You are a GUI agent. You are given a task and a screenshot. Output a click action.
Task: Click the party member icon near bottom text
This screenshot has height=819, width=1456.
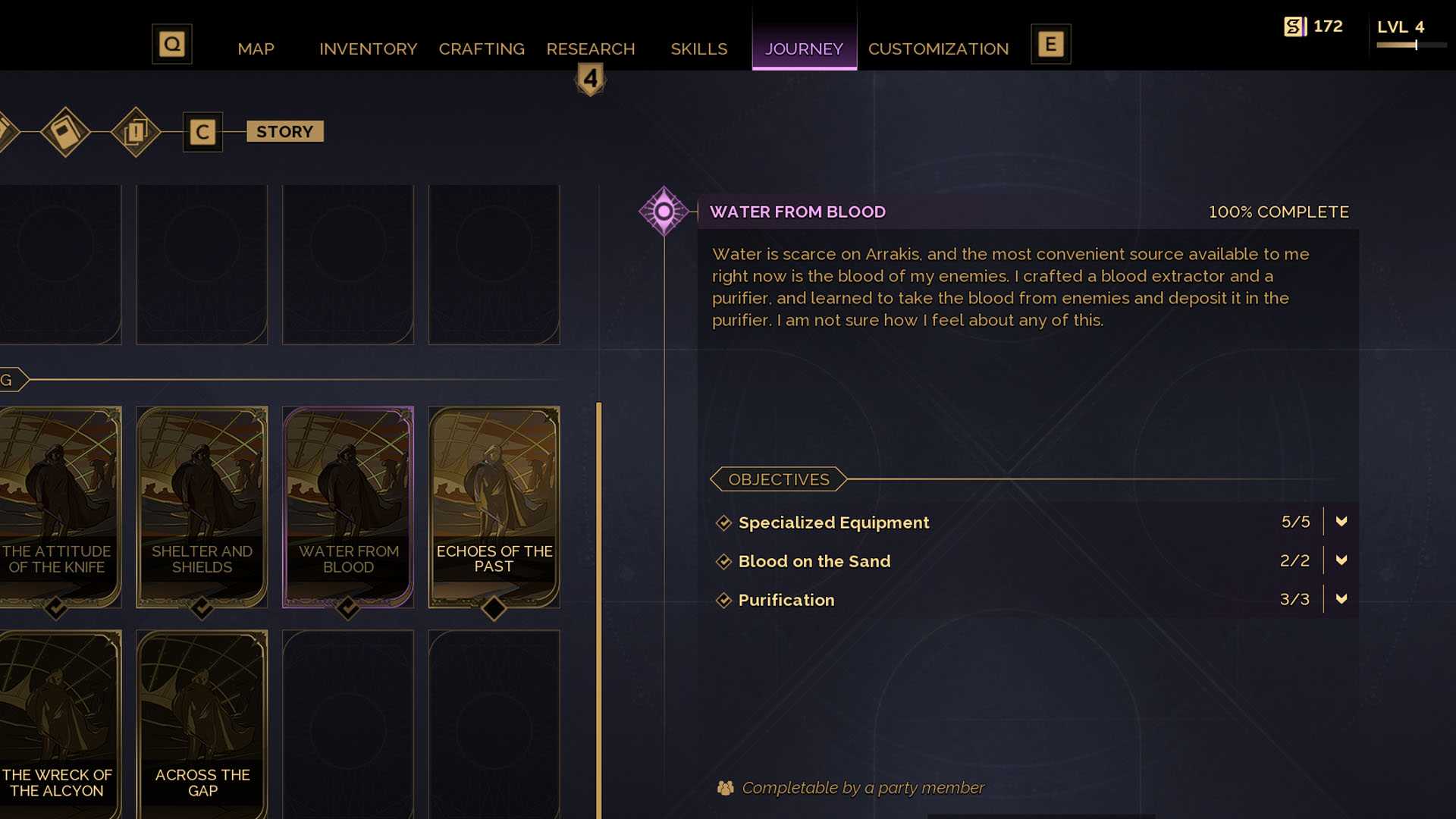click(x=726, y=788)
